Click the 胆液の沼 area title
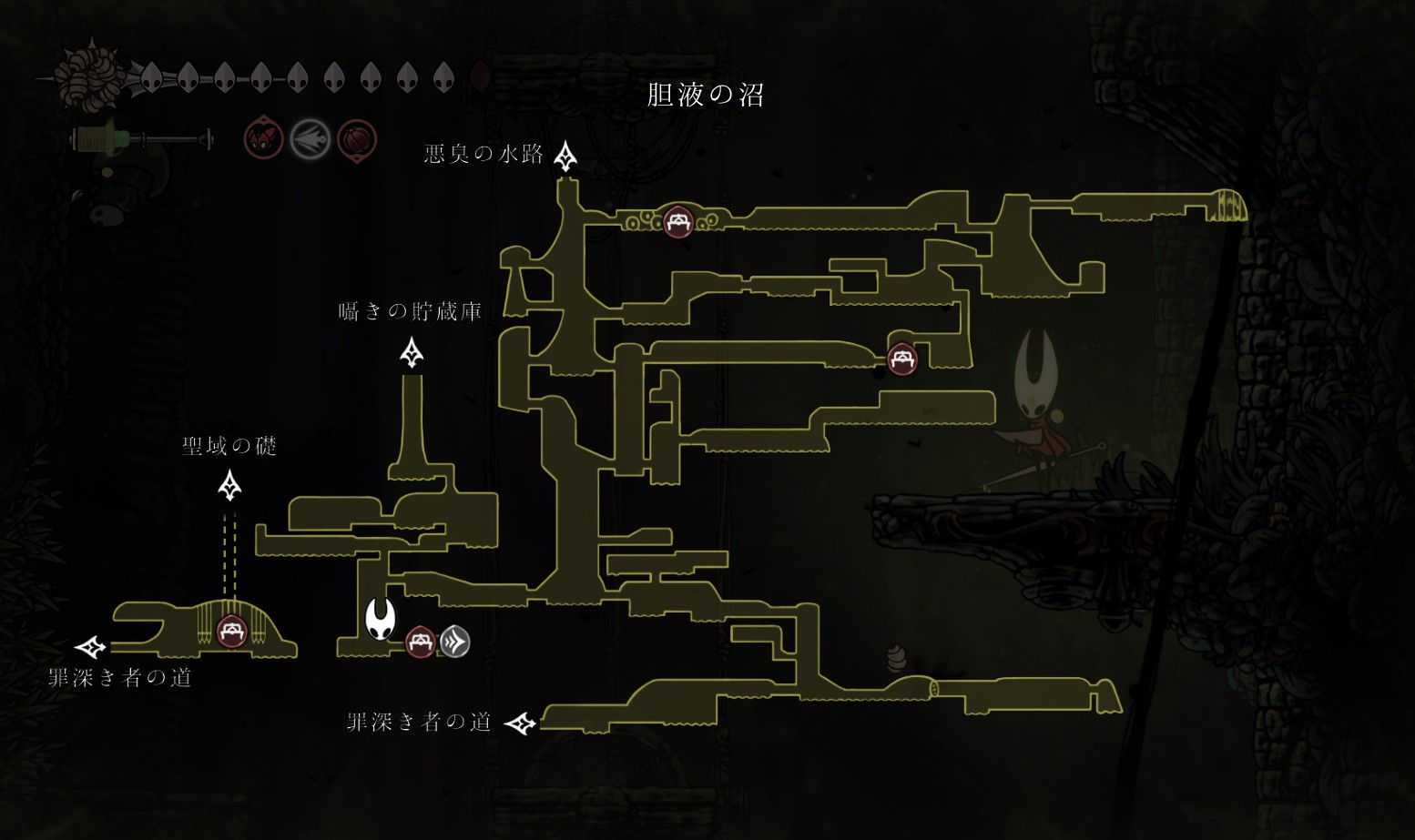 [x=705, y=95]
